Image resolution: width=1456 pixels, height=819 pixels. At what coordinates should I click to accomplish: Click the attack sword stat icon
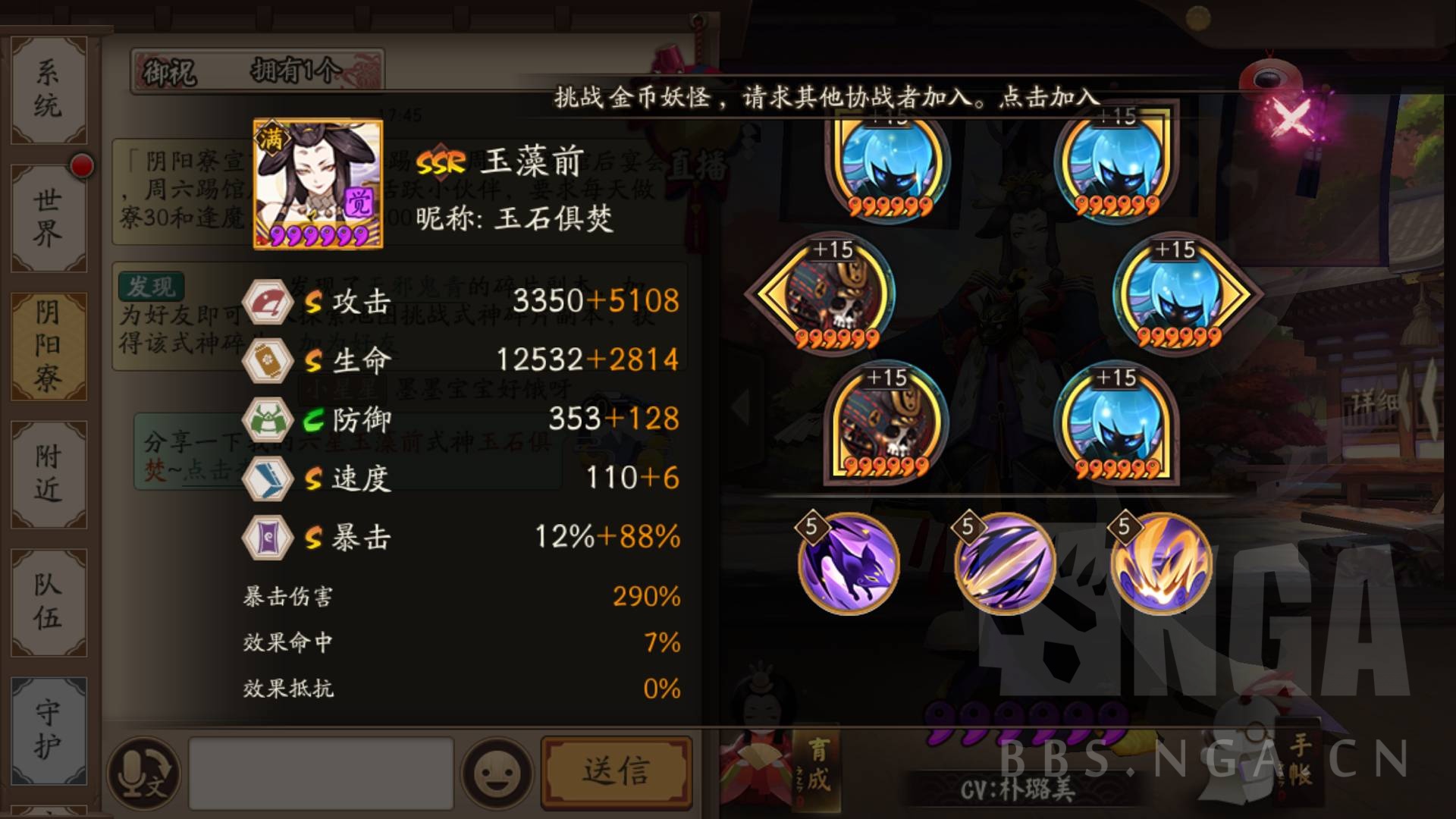[267, 302]
